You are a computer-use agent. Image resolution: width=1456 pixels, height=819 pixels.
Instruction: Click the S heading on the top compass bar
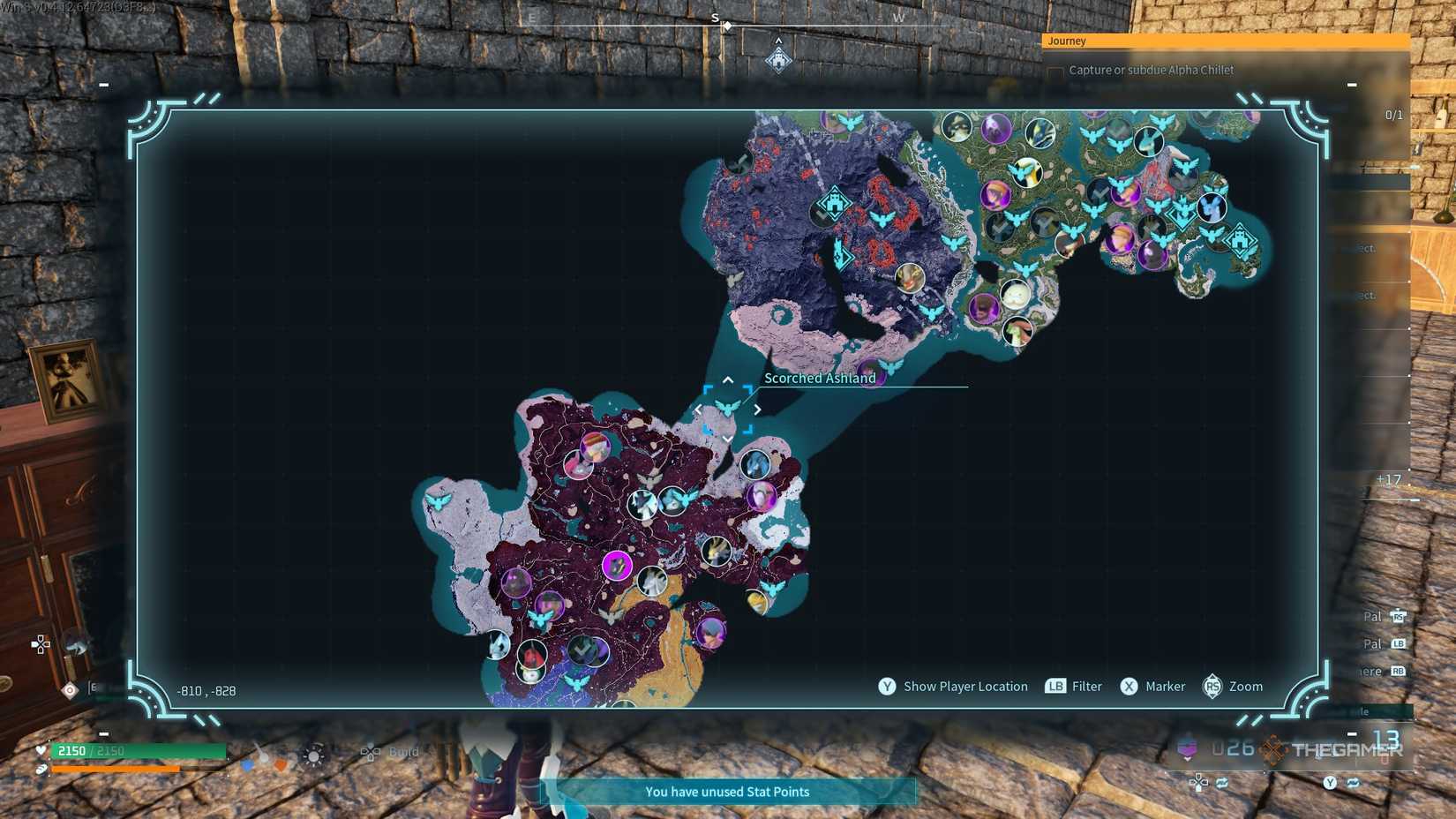click(715, 16)
